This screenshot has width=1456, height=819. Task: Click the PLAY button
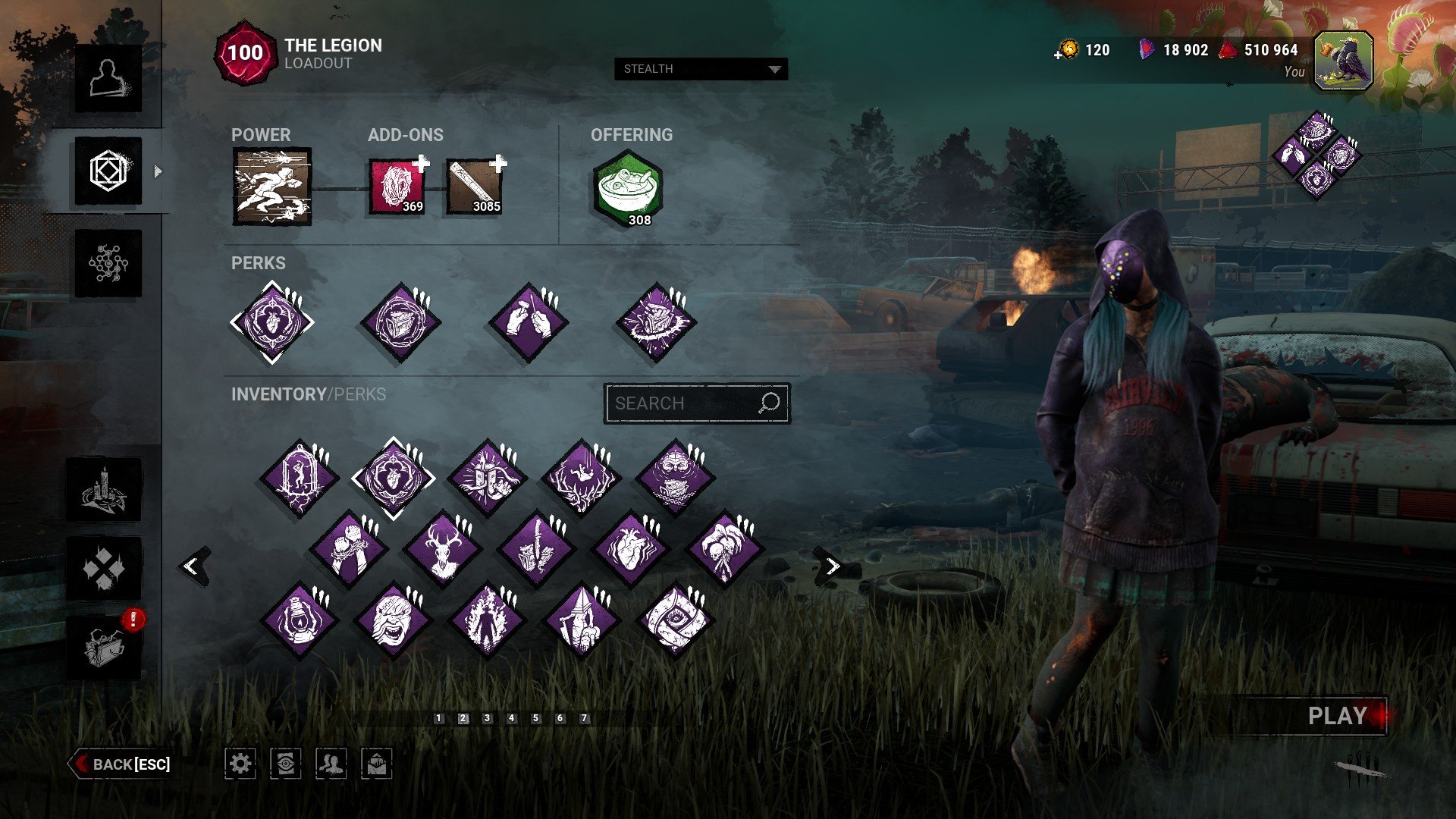point(1336,716)
